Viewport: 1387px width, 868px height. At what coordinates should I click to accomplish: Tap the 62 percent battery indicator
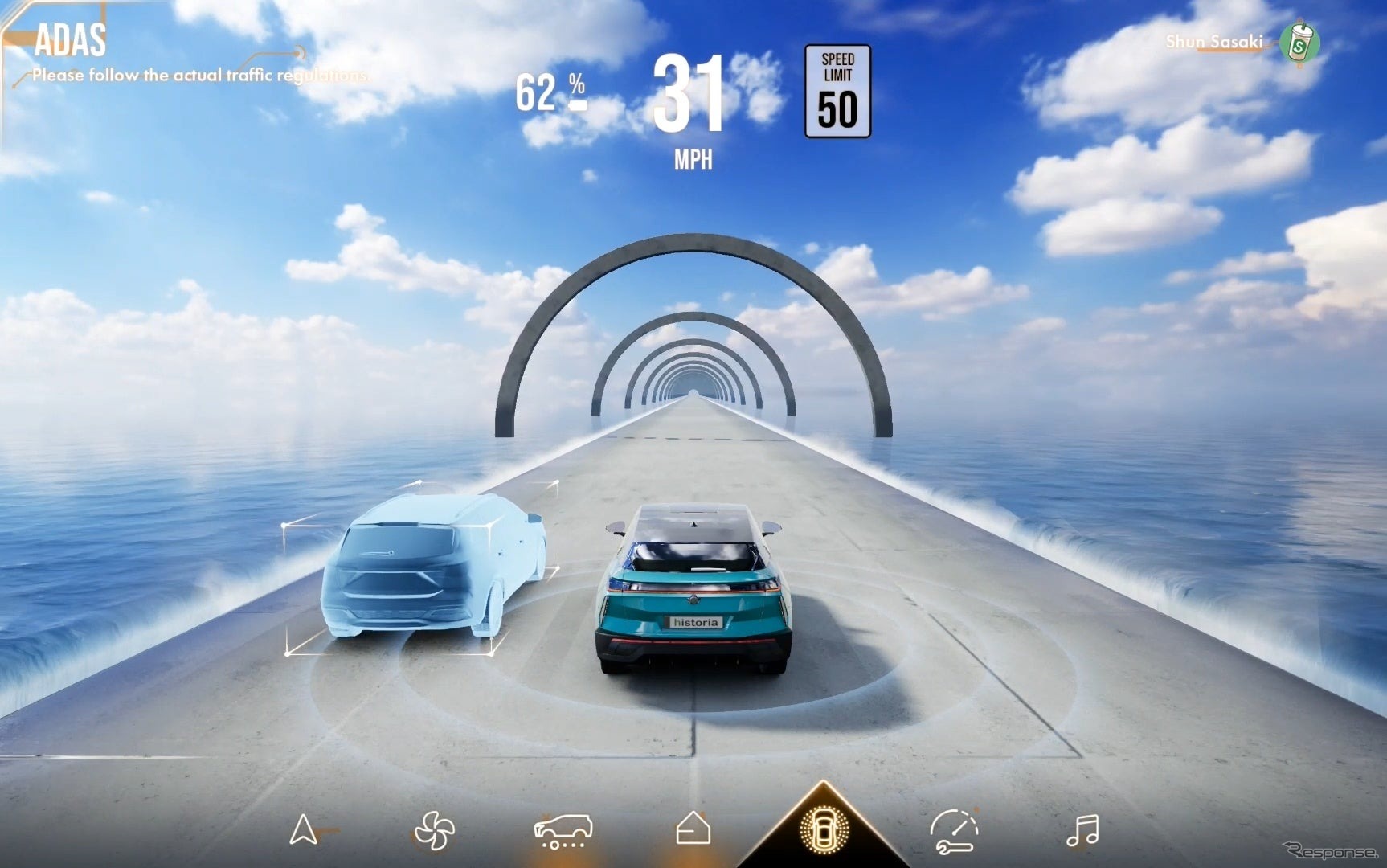[549, 91]
